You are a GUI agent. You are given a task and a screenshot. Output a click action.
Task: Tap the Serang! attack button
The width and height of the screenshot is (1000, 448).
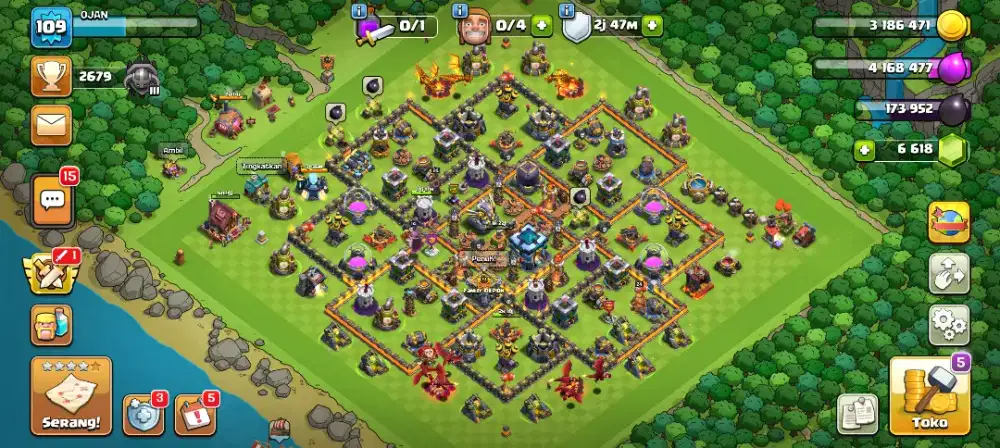pyautogui.click(x=71, y=397)
